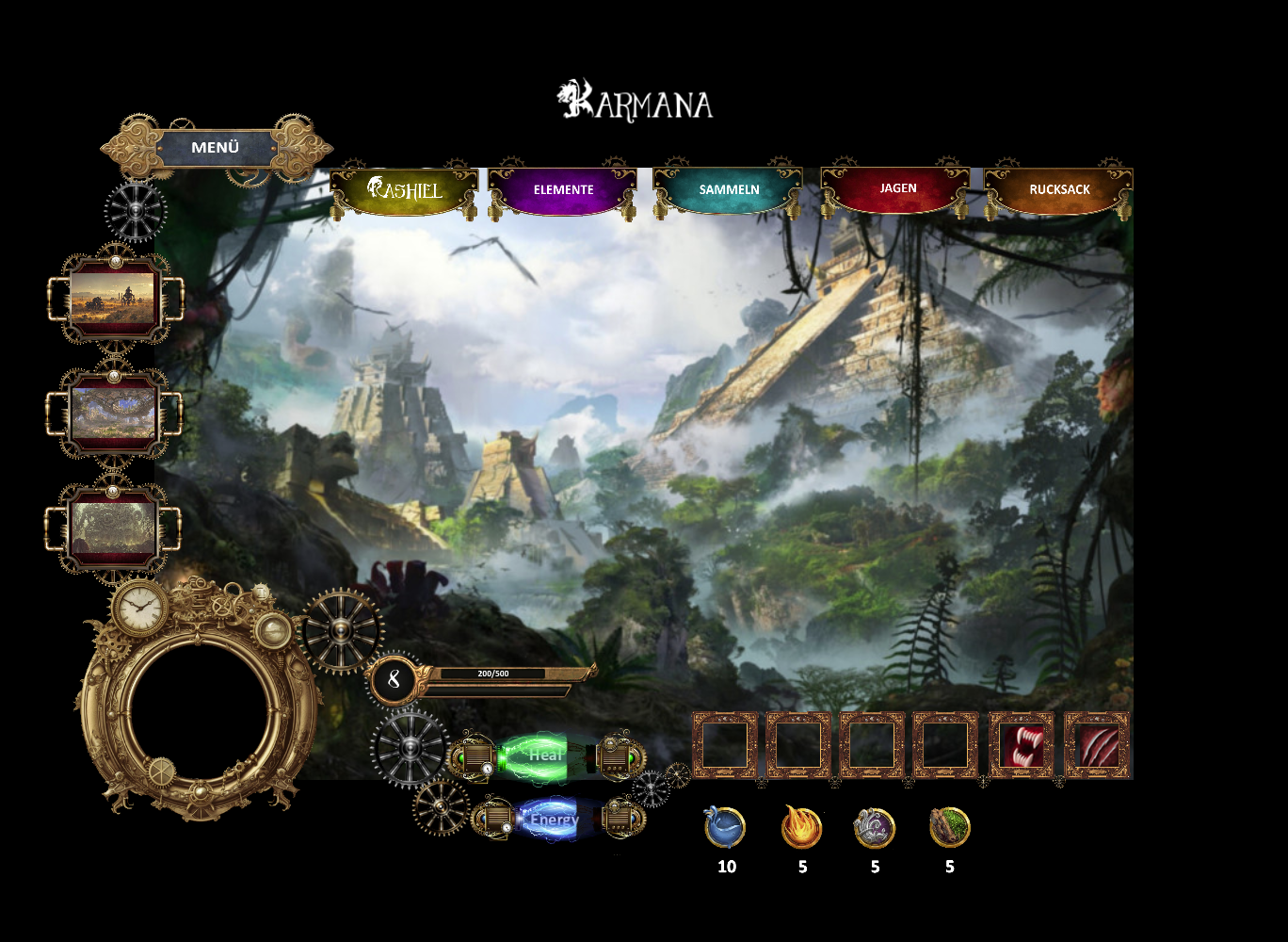Select the SAMMELN tab
Screen dimensions: 1288x942
pyautogui.click(x=729, y=189)
